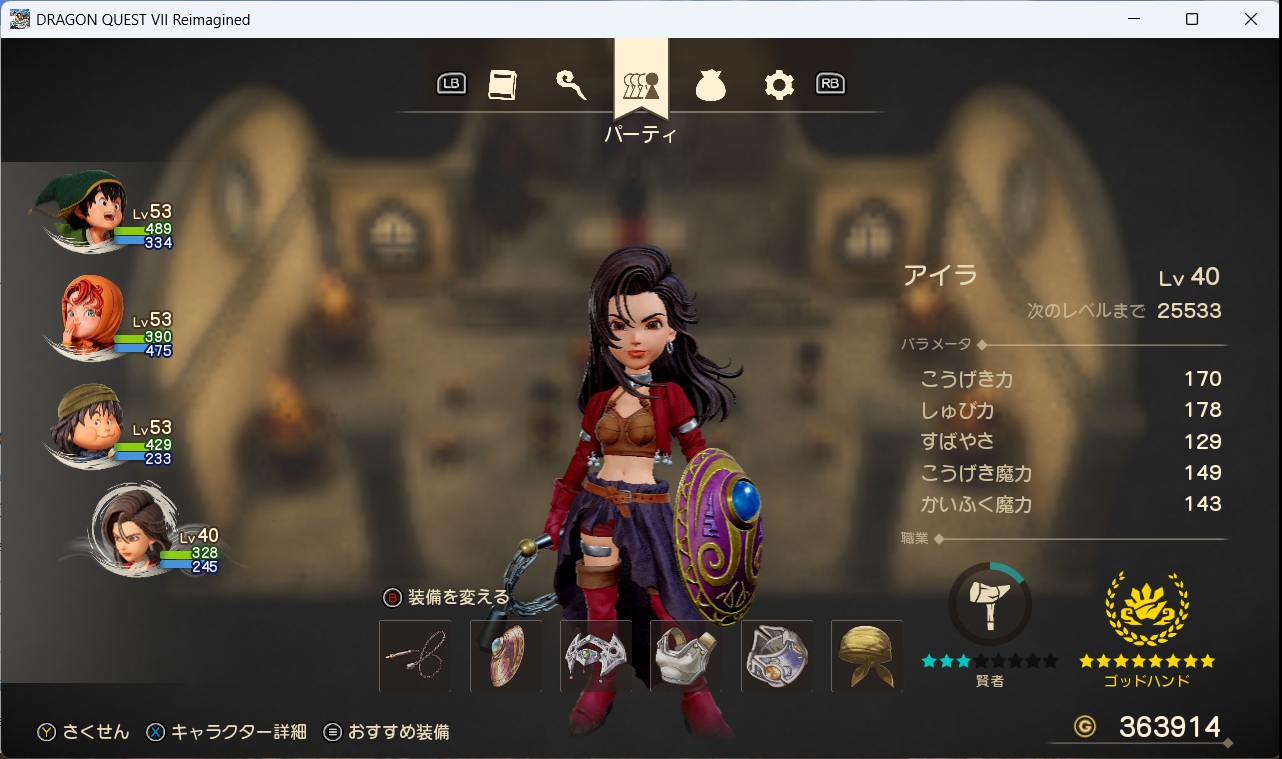
Task: Switch to the パーティ tab
Action: point(641,84)
